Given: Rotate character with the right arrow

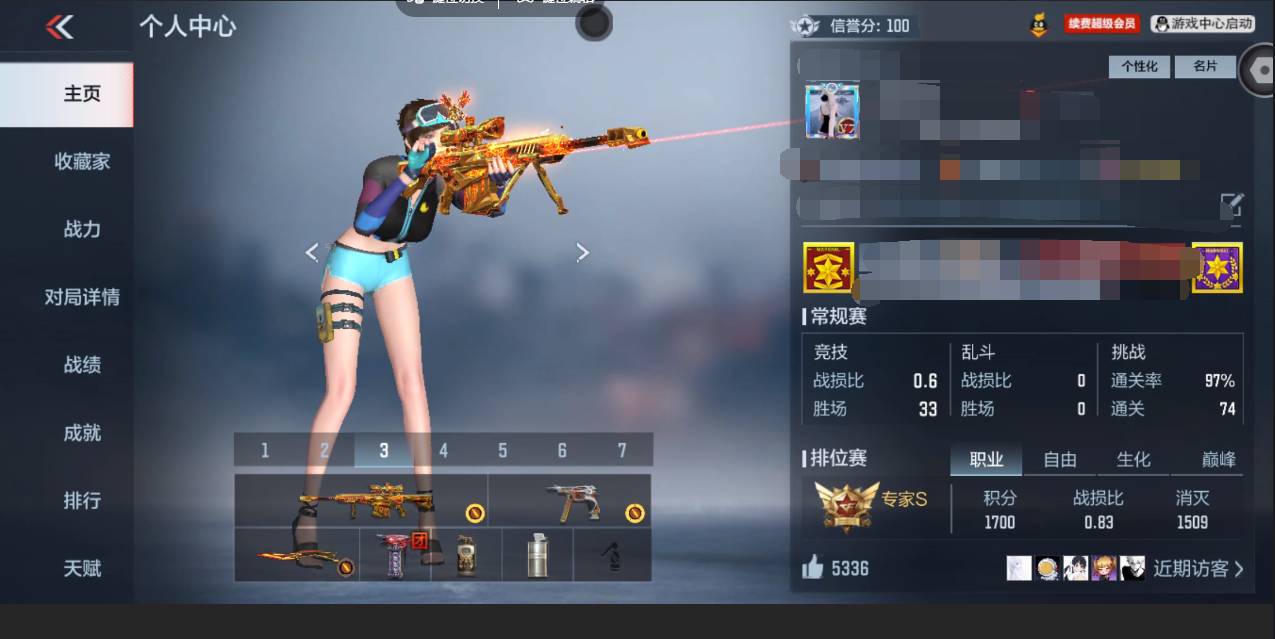Looking at the screenshot, I should [583, 253].
